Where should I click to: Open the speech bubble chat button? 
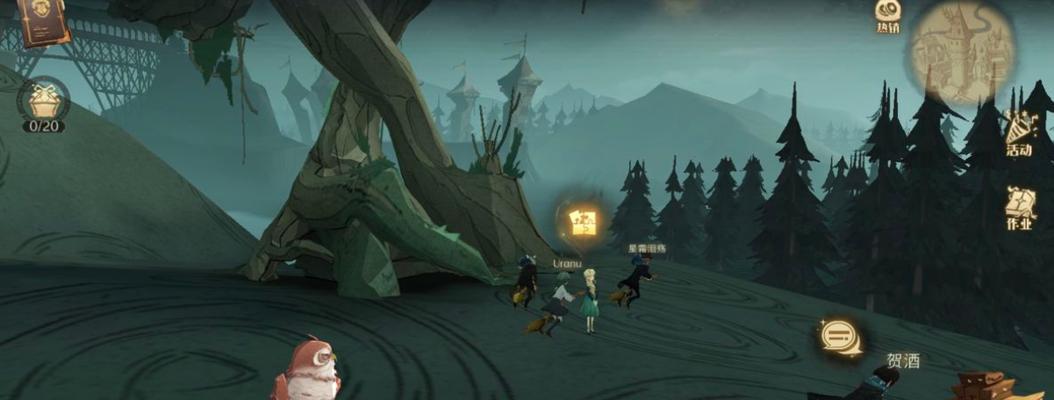tap(837, 338)
